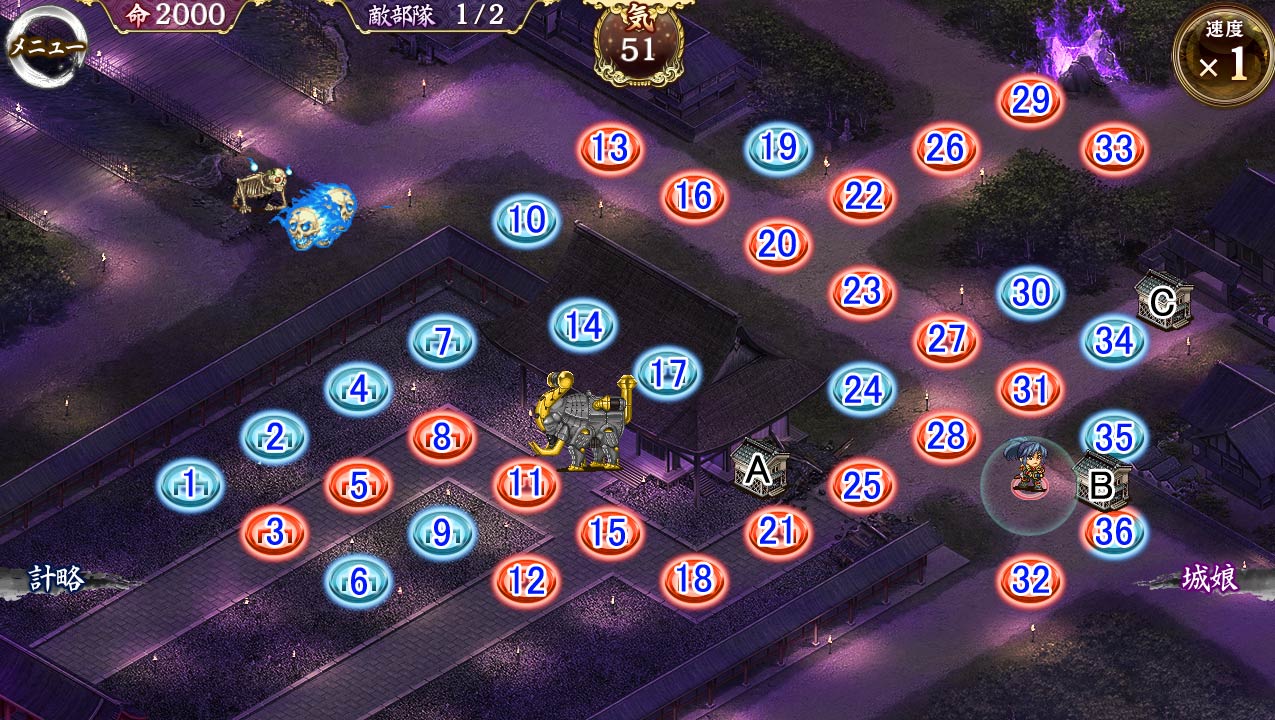Select blue placement tile 30
The height and width of the screenshot is (720, 1275).
pos(1030,293)
